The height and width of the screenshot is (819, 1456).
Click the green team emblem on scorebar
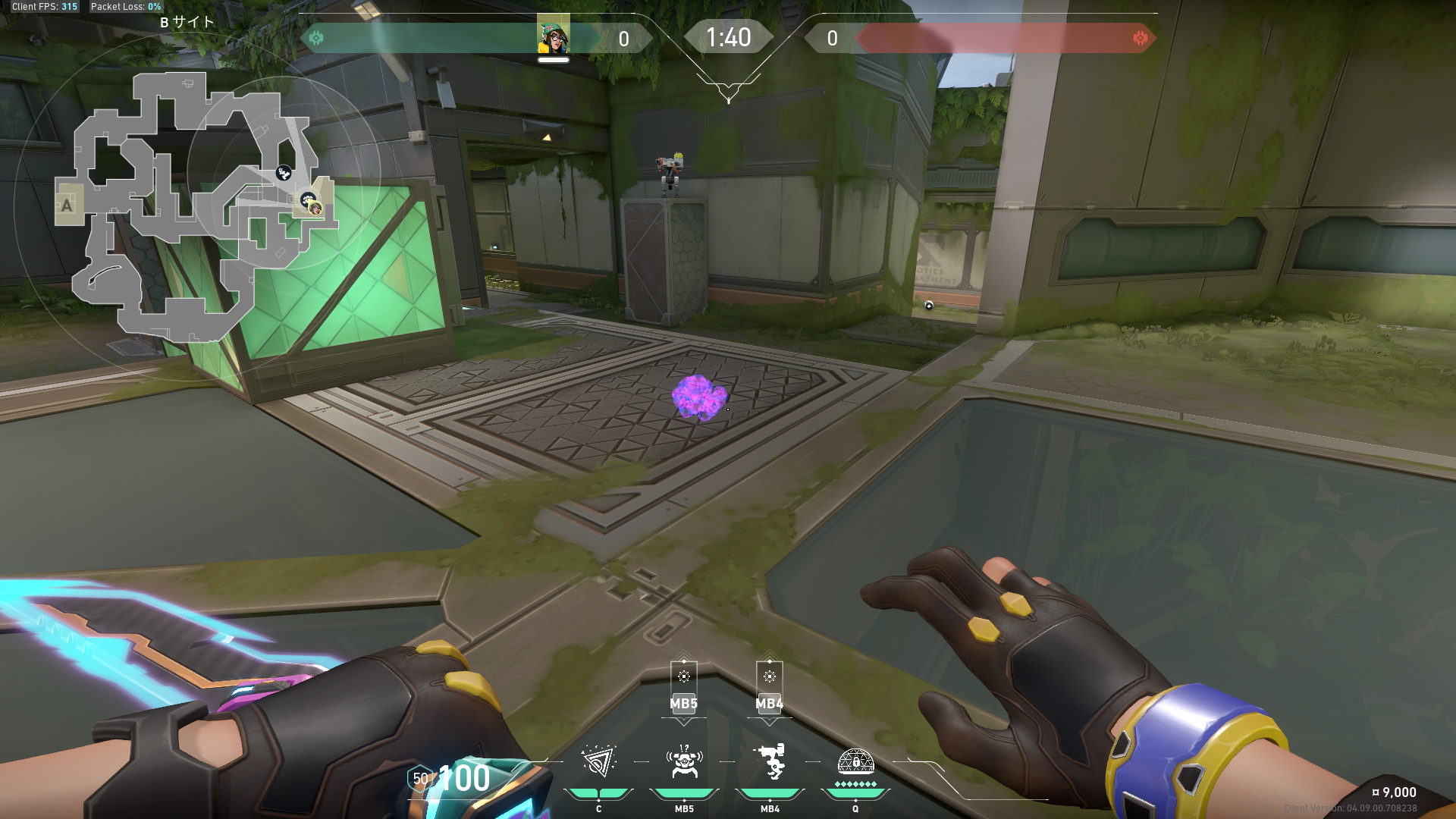pyautogui.click(x=316, y=38)
